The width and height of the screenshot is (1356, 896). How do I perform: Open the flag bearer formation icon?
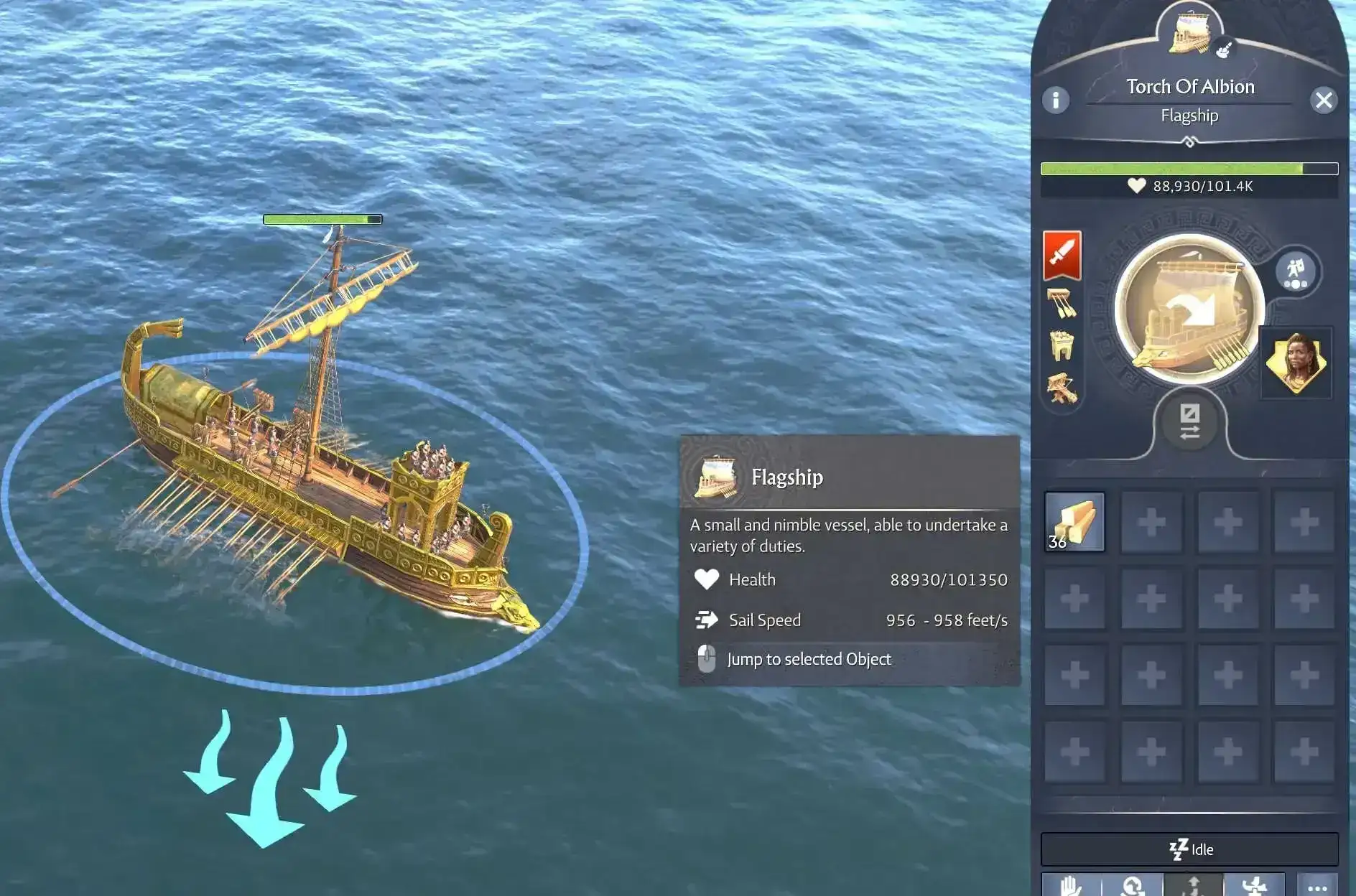pyautogui.click(x=1296, y=272)
